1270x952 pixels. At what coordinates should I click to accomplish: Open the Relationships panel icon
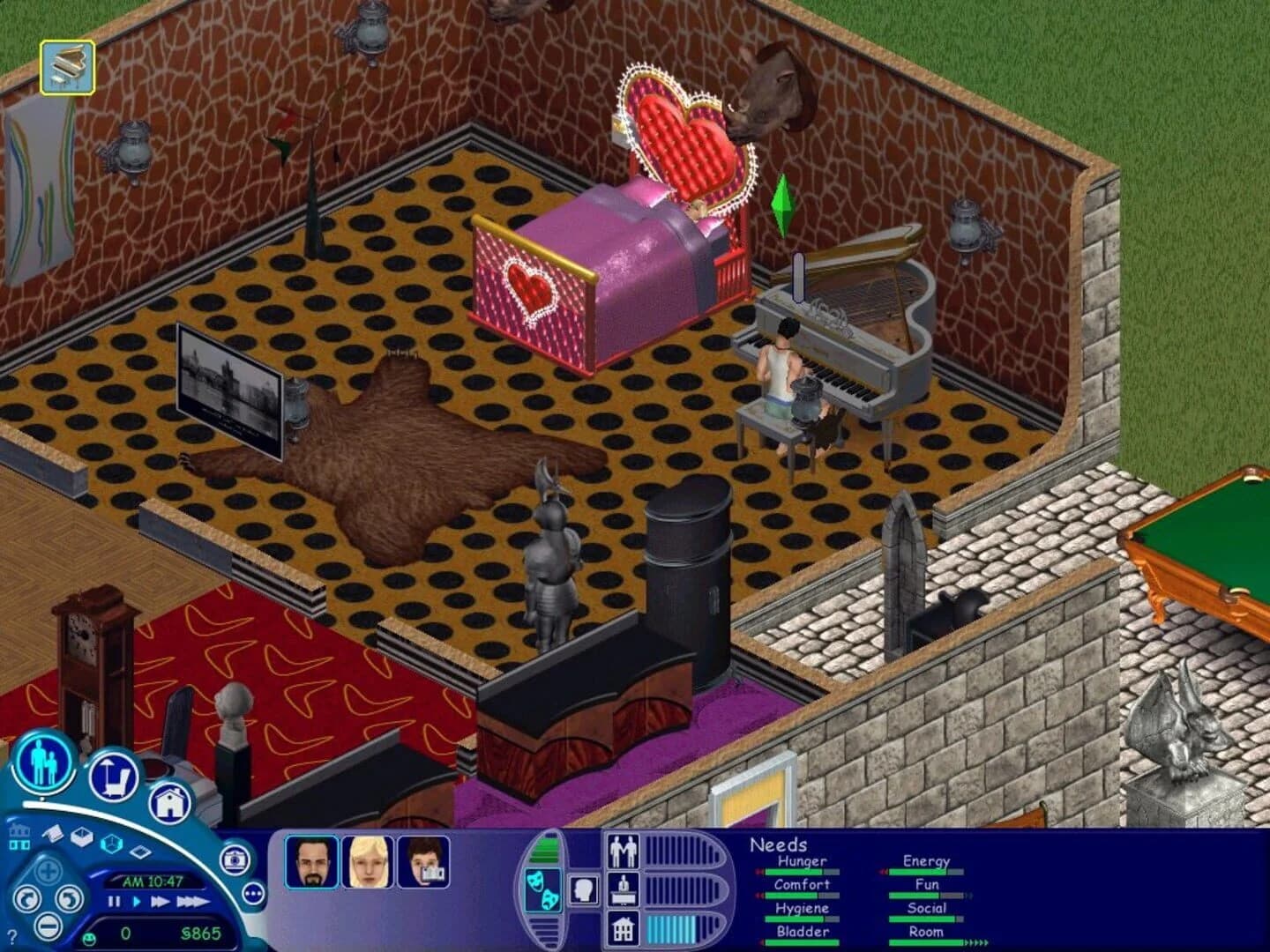coord(624,851)
